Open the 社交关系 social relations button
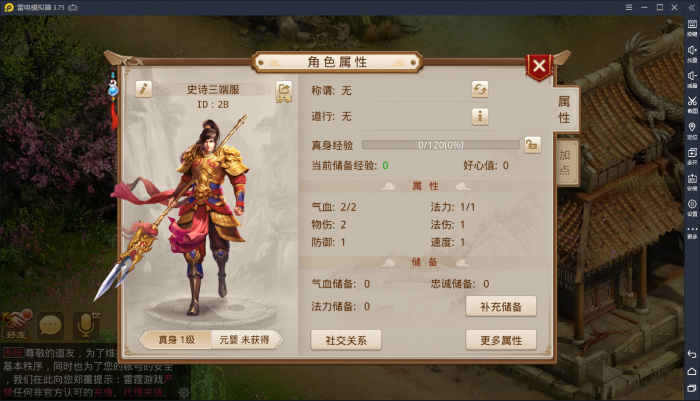The image size is (700, 401). pos(346,340)
